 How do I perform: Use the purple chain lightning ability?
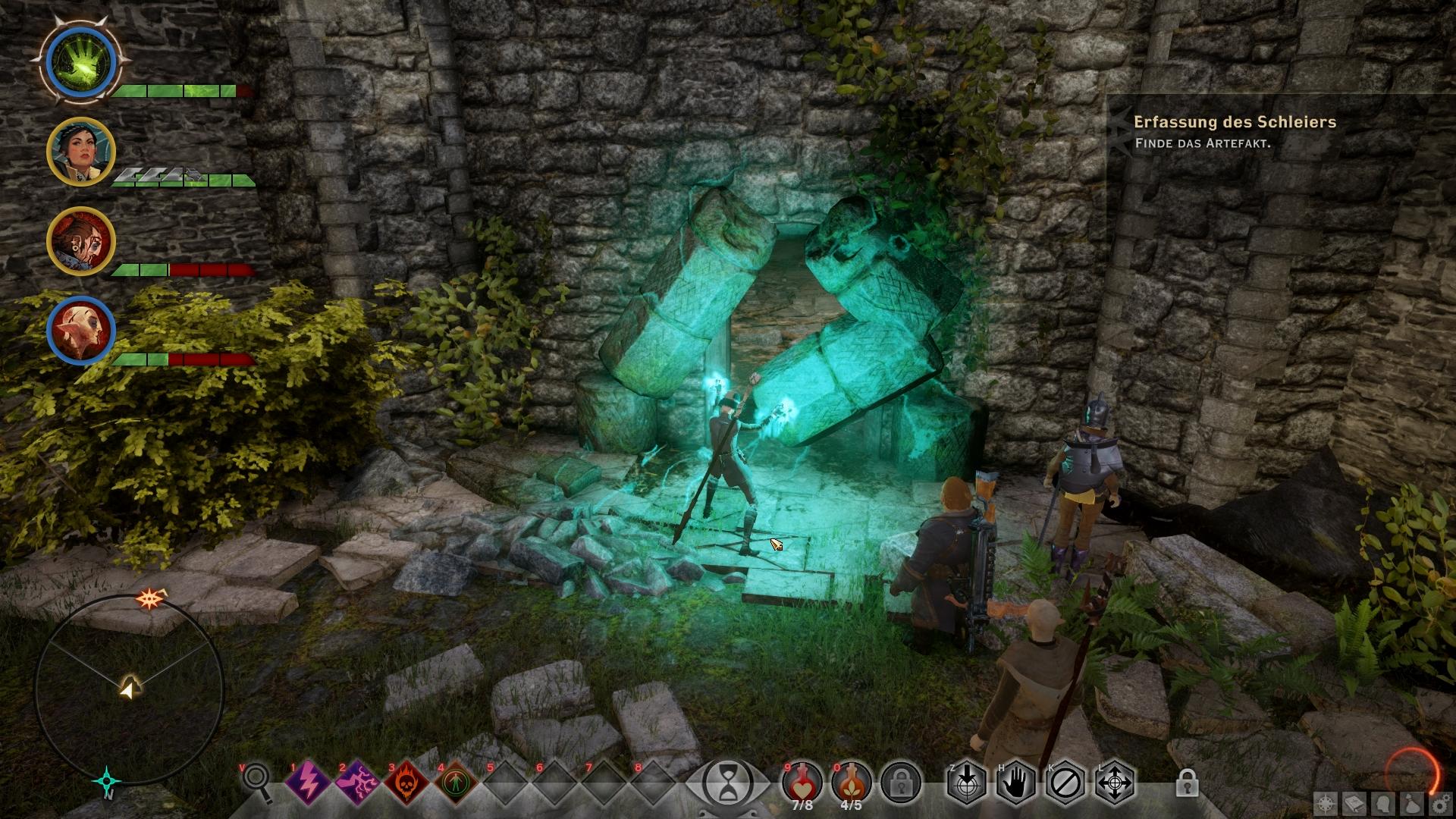click(x=357, y=781)
